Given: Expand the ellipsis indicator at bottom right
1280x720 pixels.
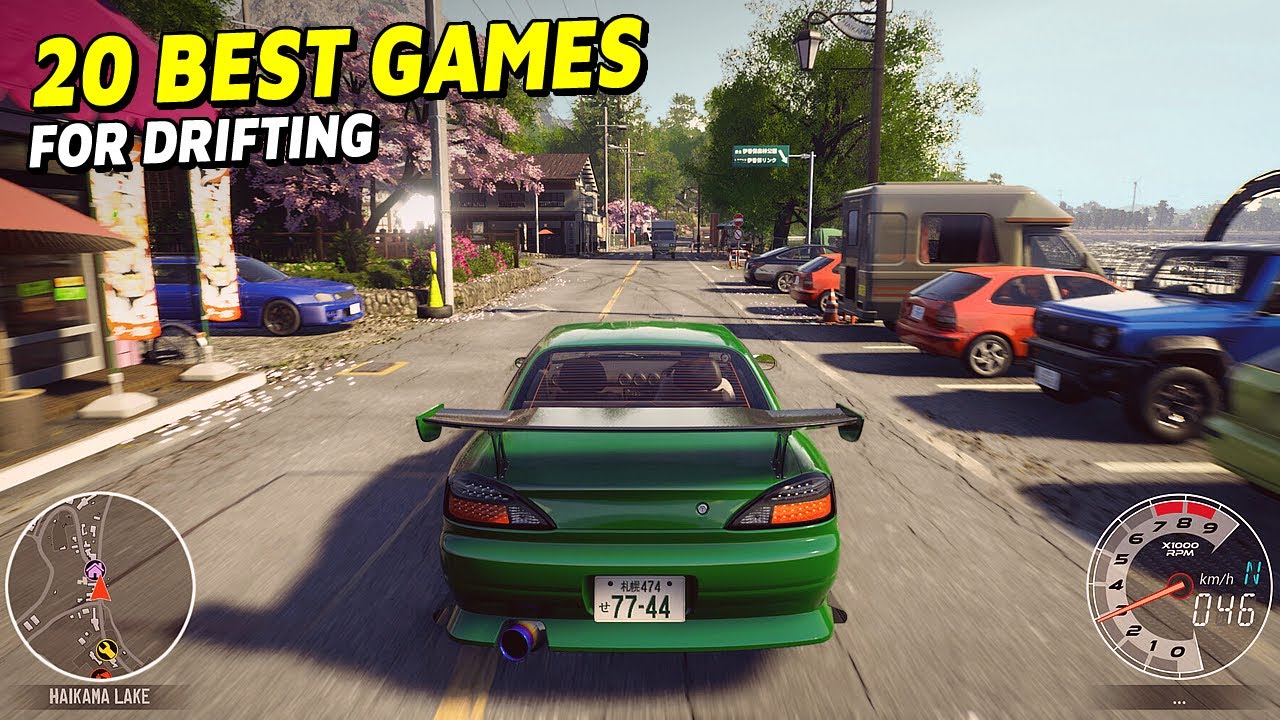Looking at the screenshot, I should 1177,700.
